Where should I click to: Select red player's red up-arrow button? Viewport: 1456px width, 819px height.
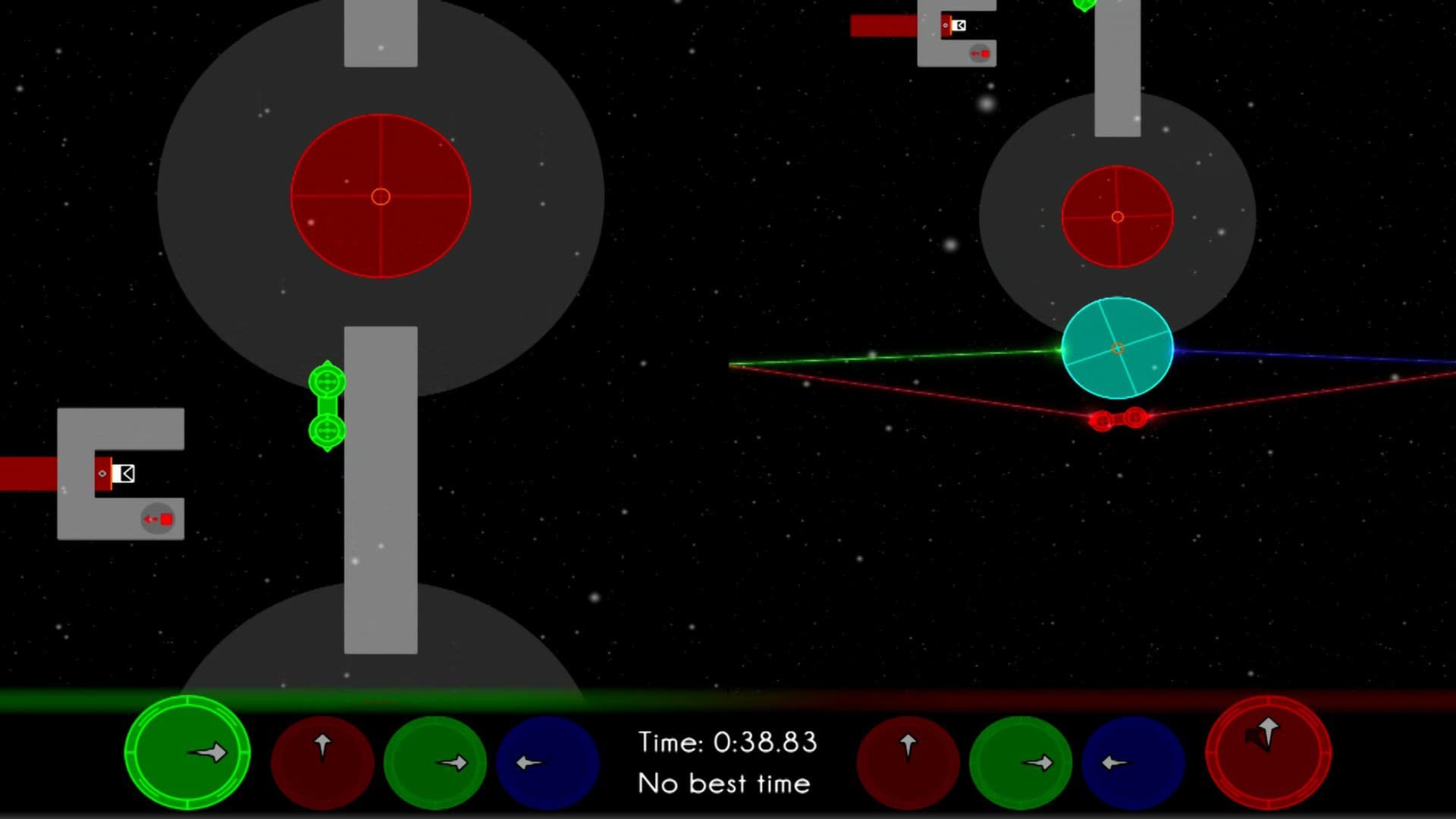pos(908,761)
